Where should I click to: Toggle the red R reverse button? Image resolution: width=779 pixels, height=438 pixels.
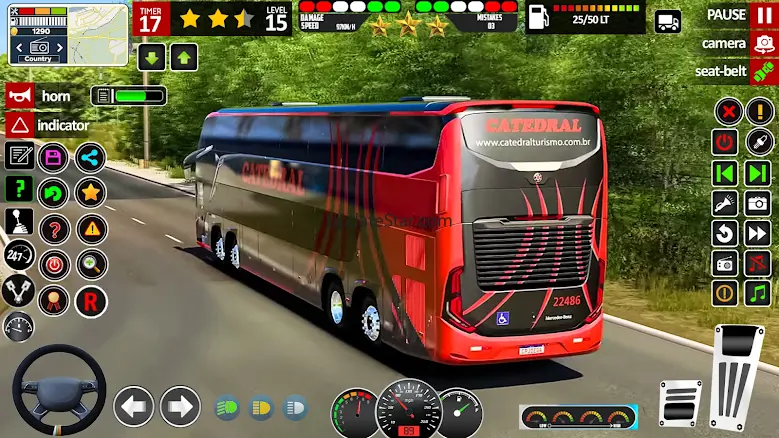(90, 299)
